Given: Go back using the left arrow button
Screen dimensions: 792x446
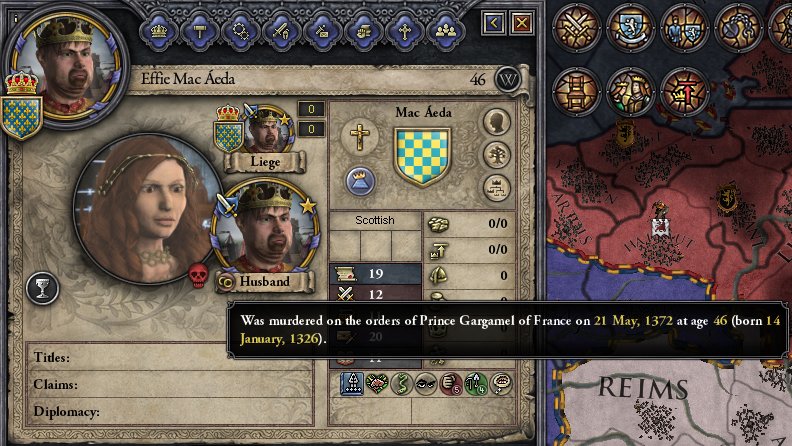Looking at the screenshot, I should (494, 22).
